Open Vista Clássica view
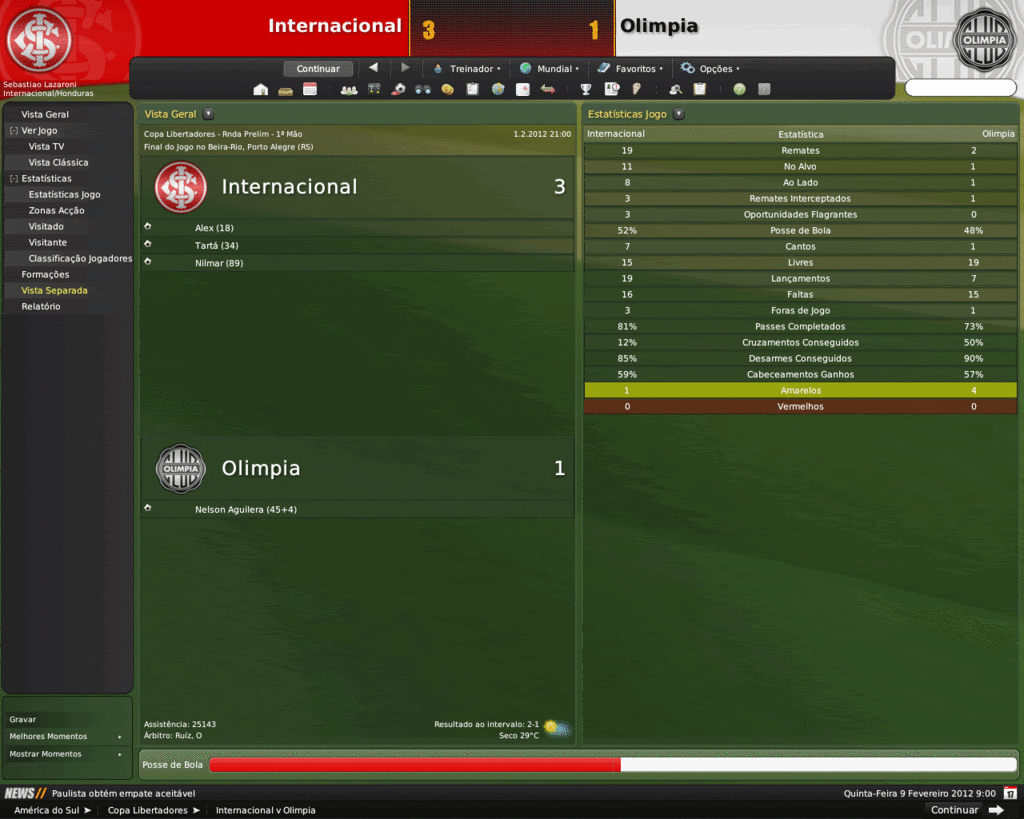Screen dimensions: 1024x819 pyautogui.click(x=58, y=162)
